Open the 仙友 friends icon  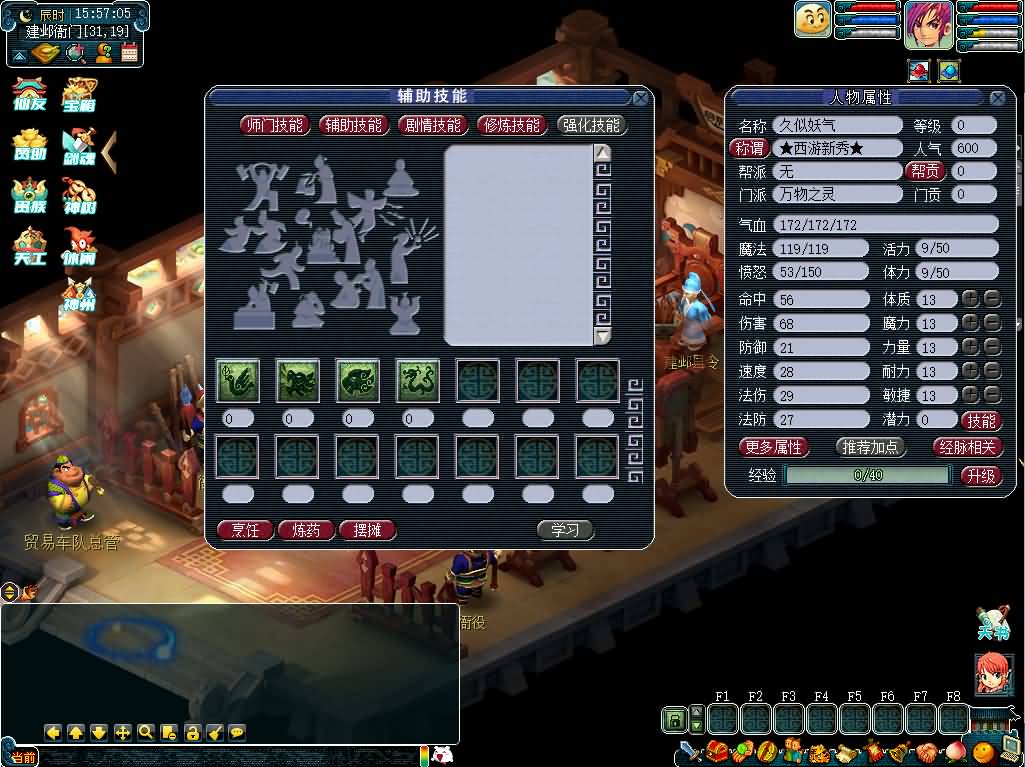[x=27, y=93]
